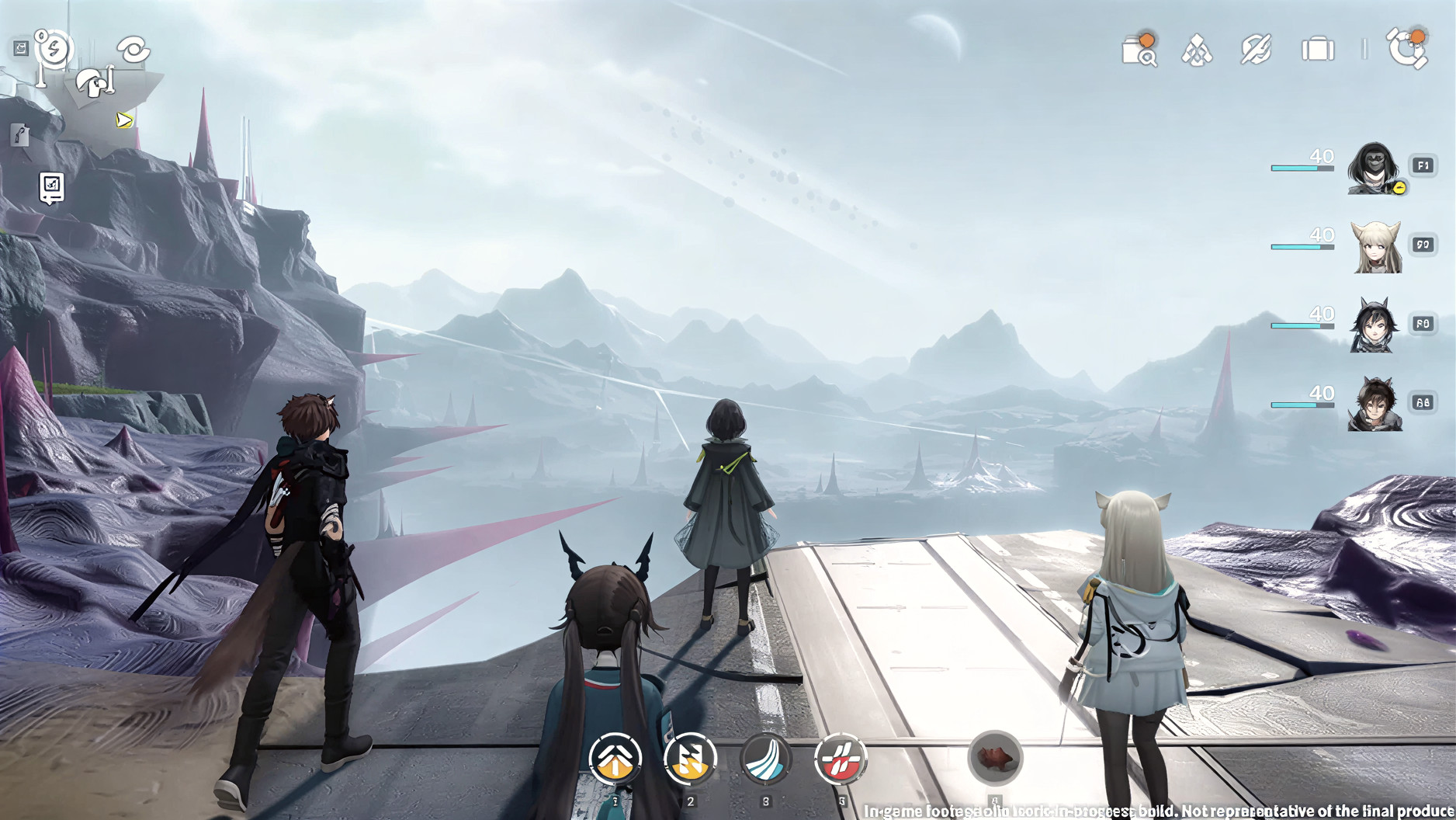Viewport: 1456px width, 820px height.
Task: Click the small square icon left of minimap
Action: [21, 48]
